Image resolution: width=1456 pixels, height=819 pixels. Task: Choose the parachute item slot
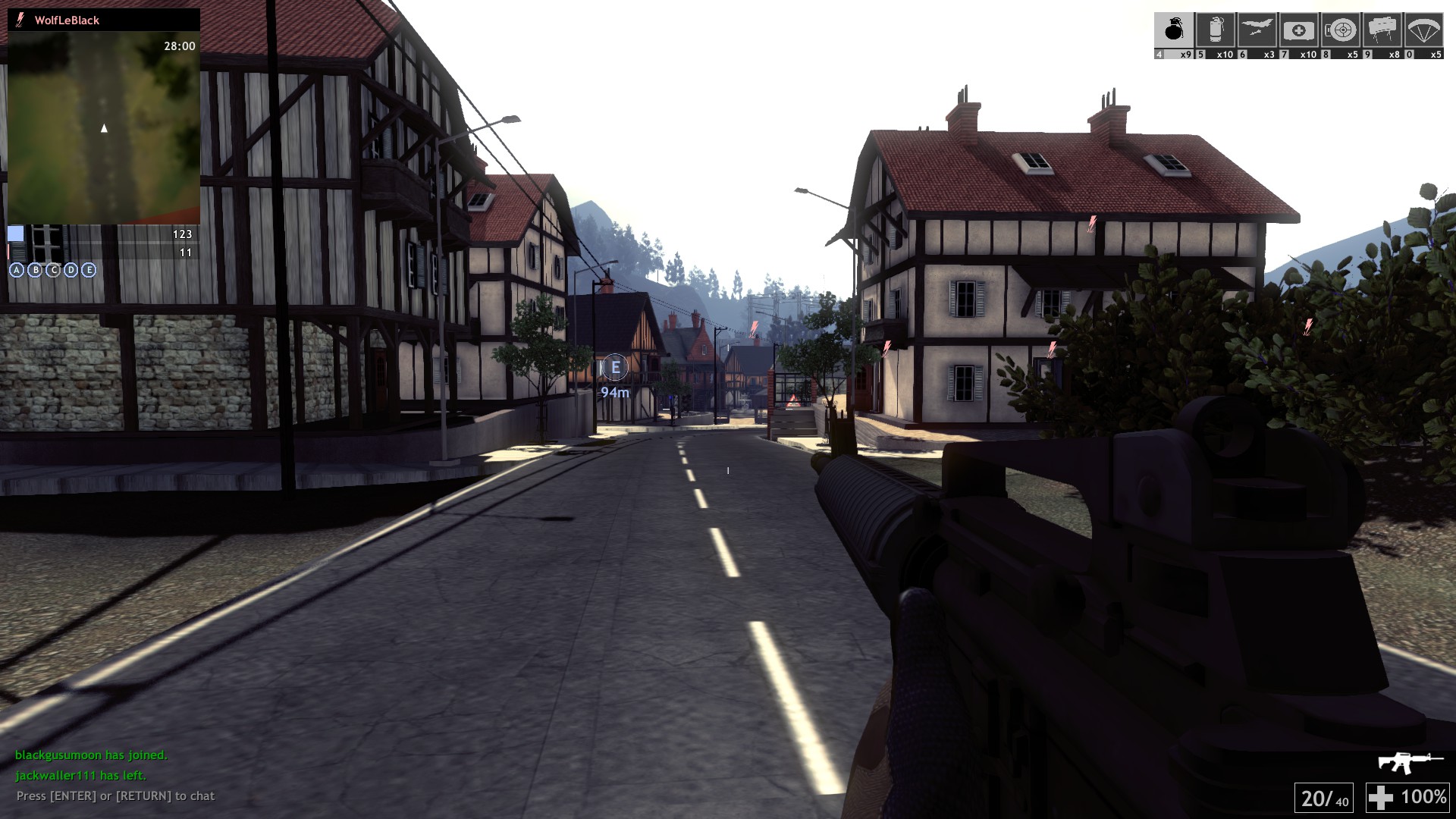(x=1423, y=30)
